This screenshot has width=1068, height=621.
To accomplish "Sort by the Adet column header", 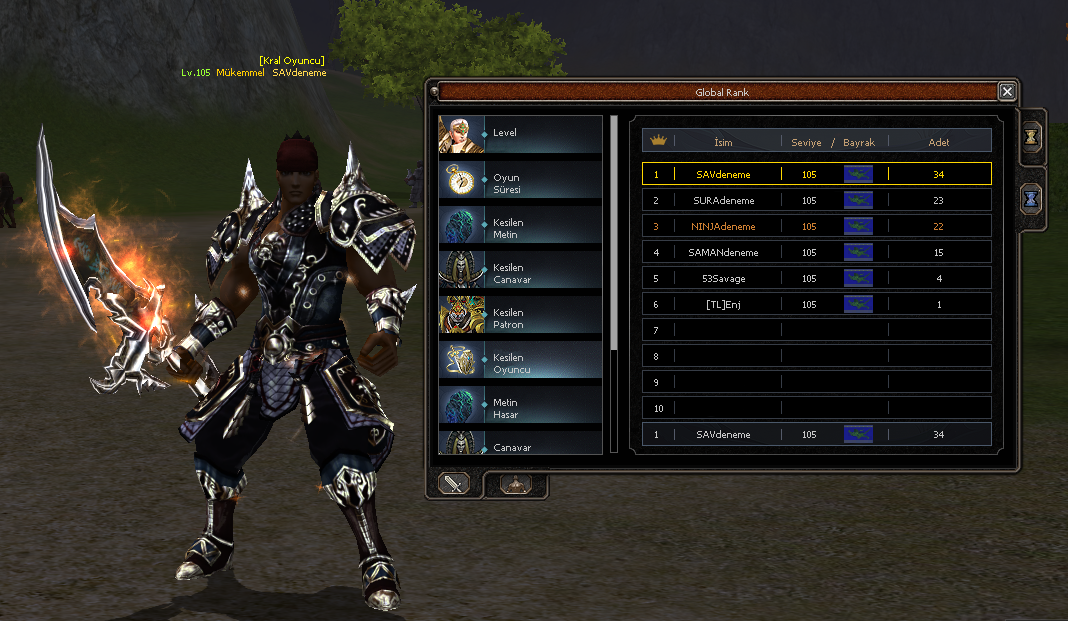I will [x=938, y=142].
